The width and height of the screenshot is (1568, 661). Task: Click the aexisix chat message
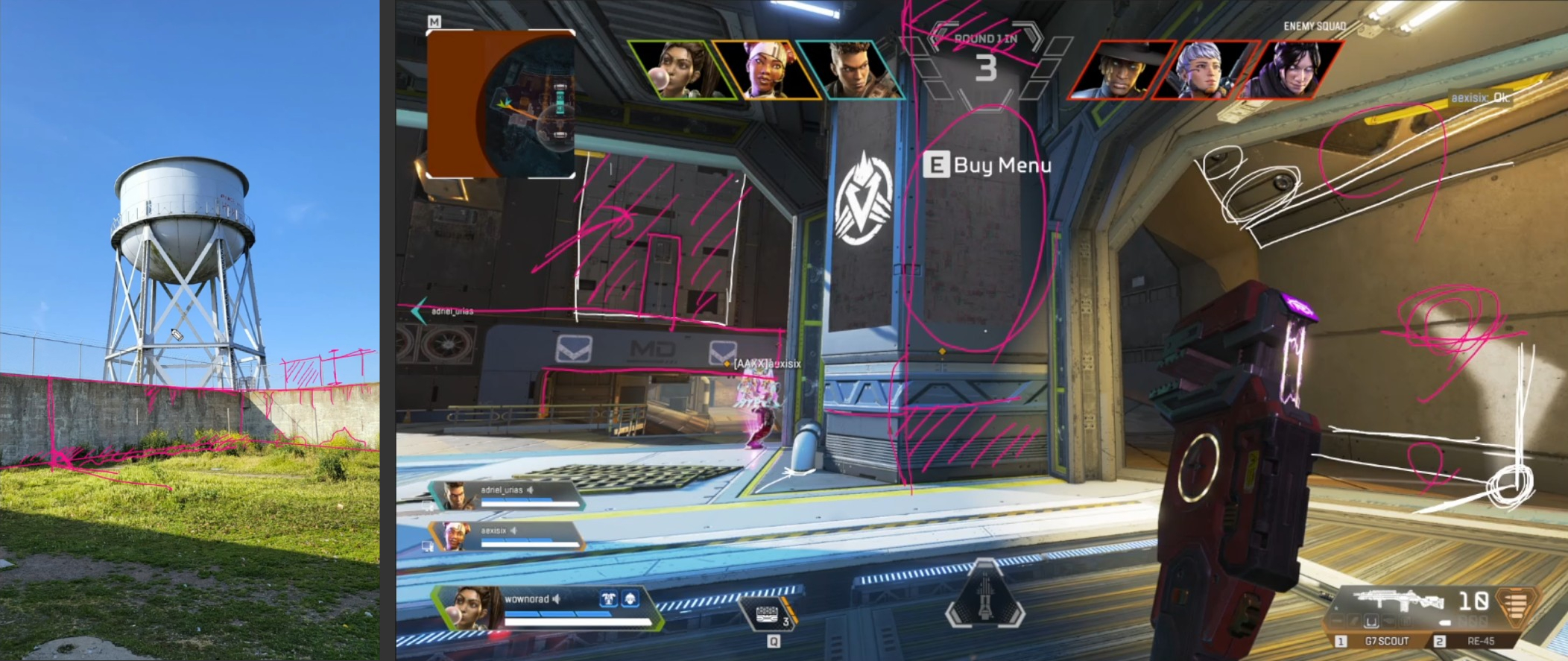1479,98
